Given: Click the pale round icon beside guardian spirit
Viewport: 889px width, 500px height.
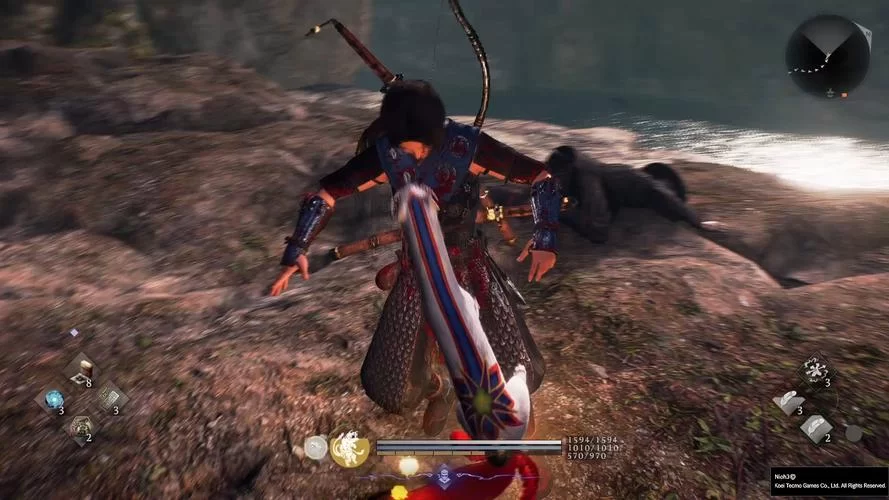Looking at the screenshot, I should (316, 447).
